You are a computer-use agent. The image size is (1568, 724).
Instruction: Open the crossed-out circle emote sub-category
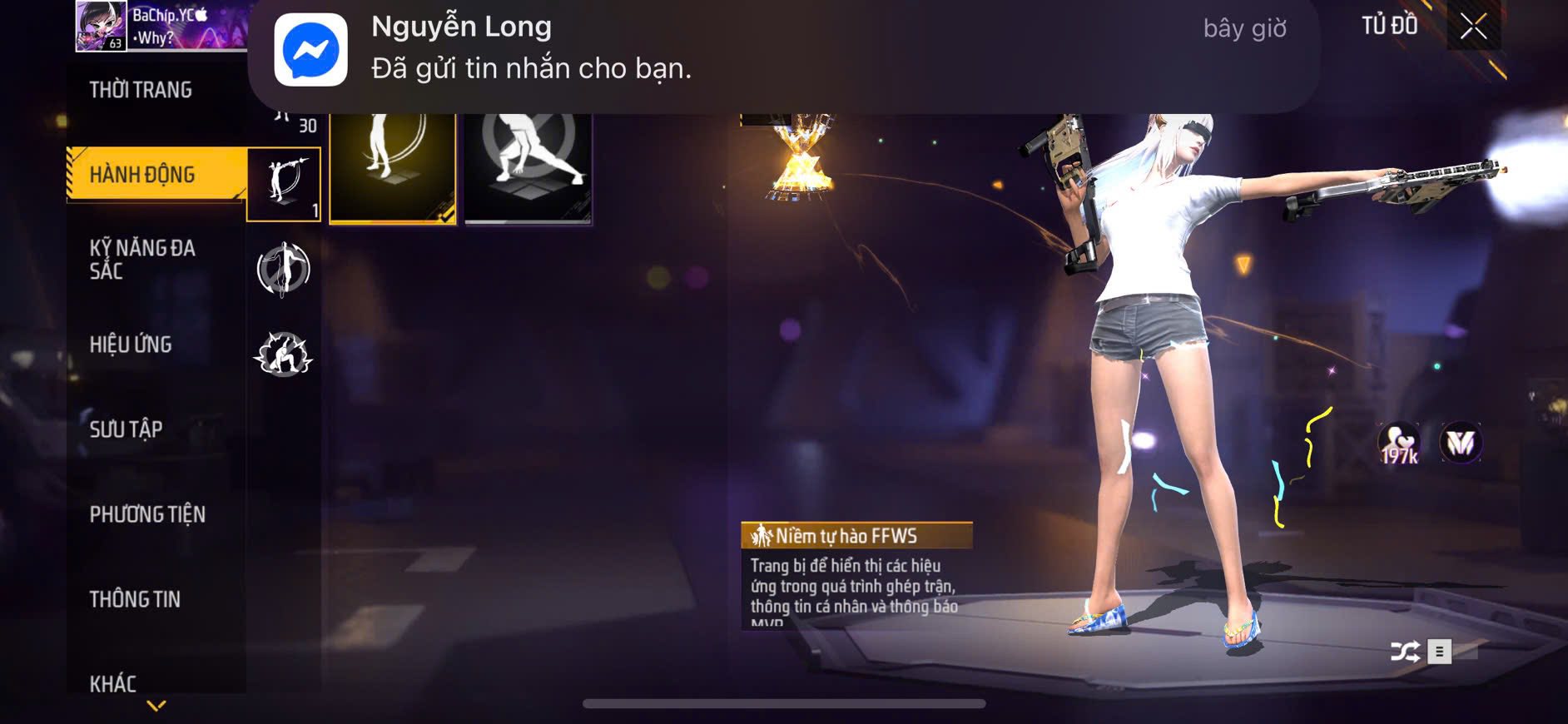click(x=284, y=269)
